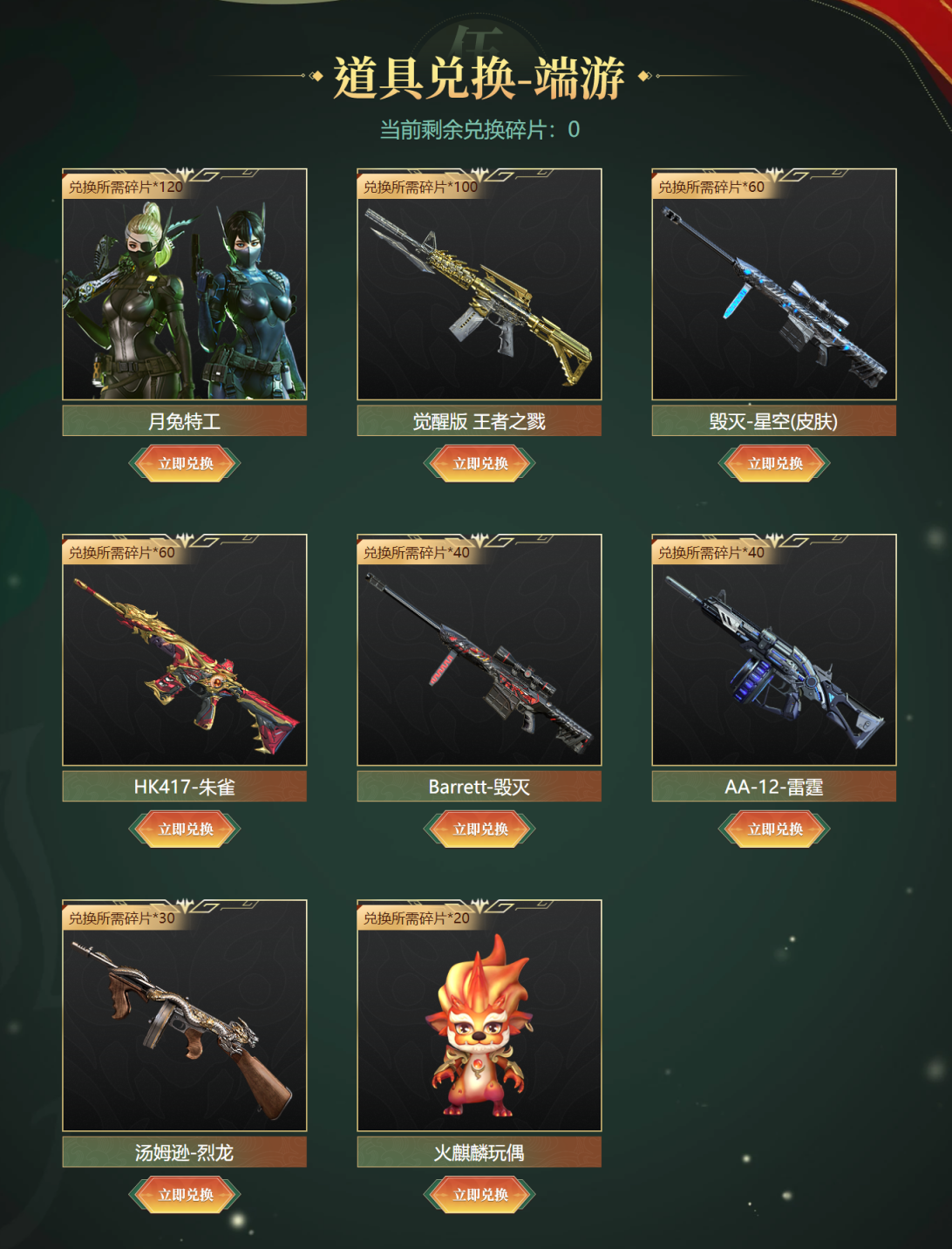Open the 毁灭-星空 sniper skin picture

(774, 292)
